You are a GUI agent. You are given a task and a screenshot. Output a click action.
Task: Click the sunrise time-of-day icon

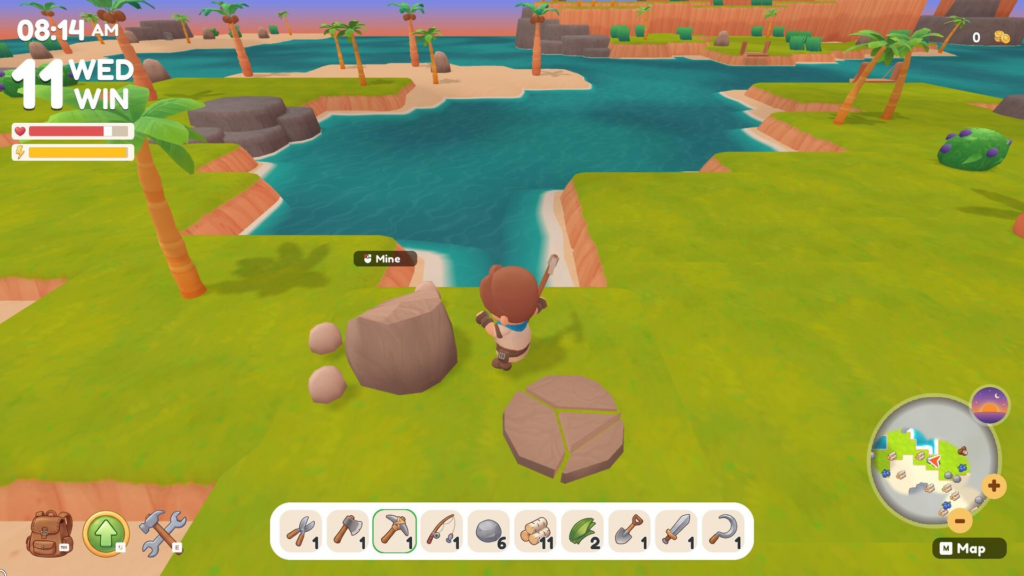point(989,406)
